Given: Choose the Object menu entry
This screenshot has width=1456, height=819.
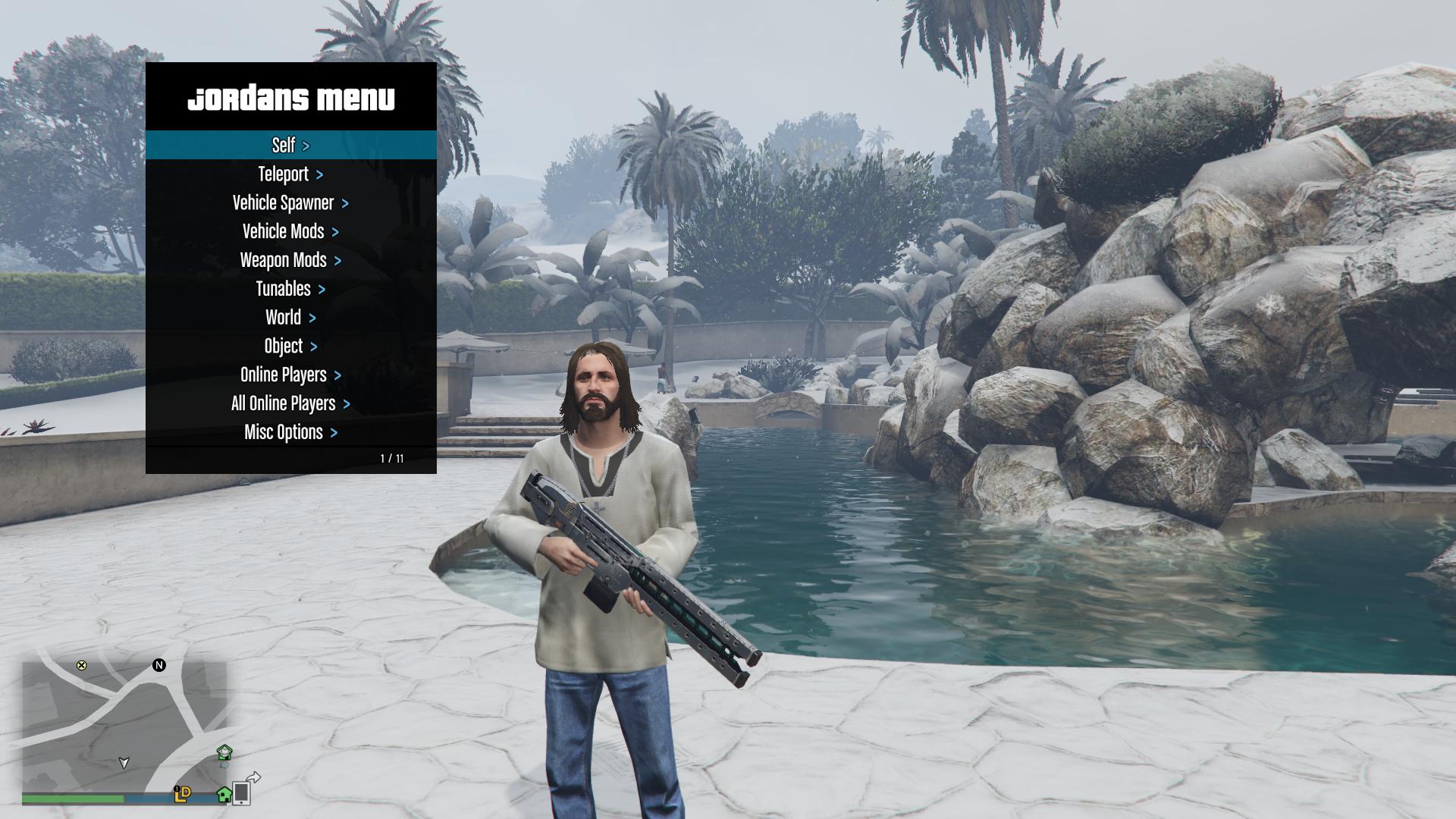Looking at the screenshot, I should click(x=290, y=347).
